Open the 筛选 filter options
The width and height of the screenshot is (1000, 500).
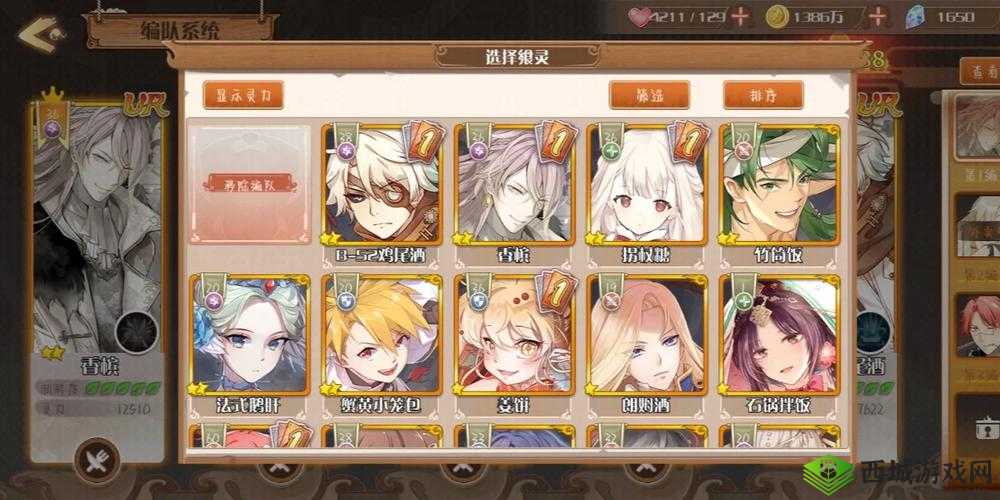pyautogui.click(x=649, y=95)
